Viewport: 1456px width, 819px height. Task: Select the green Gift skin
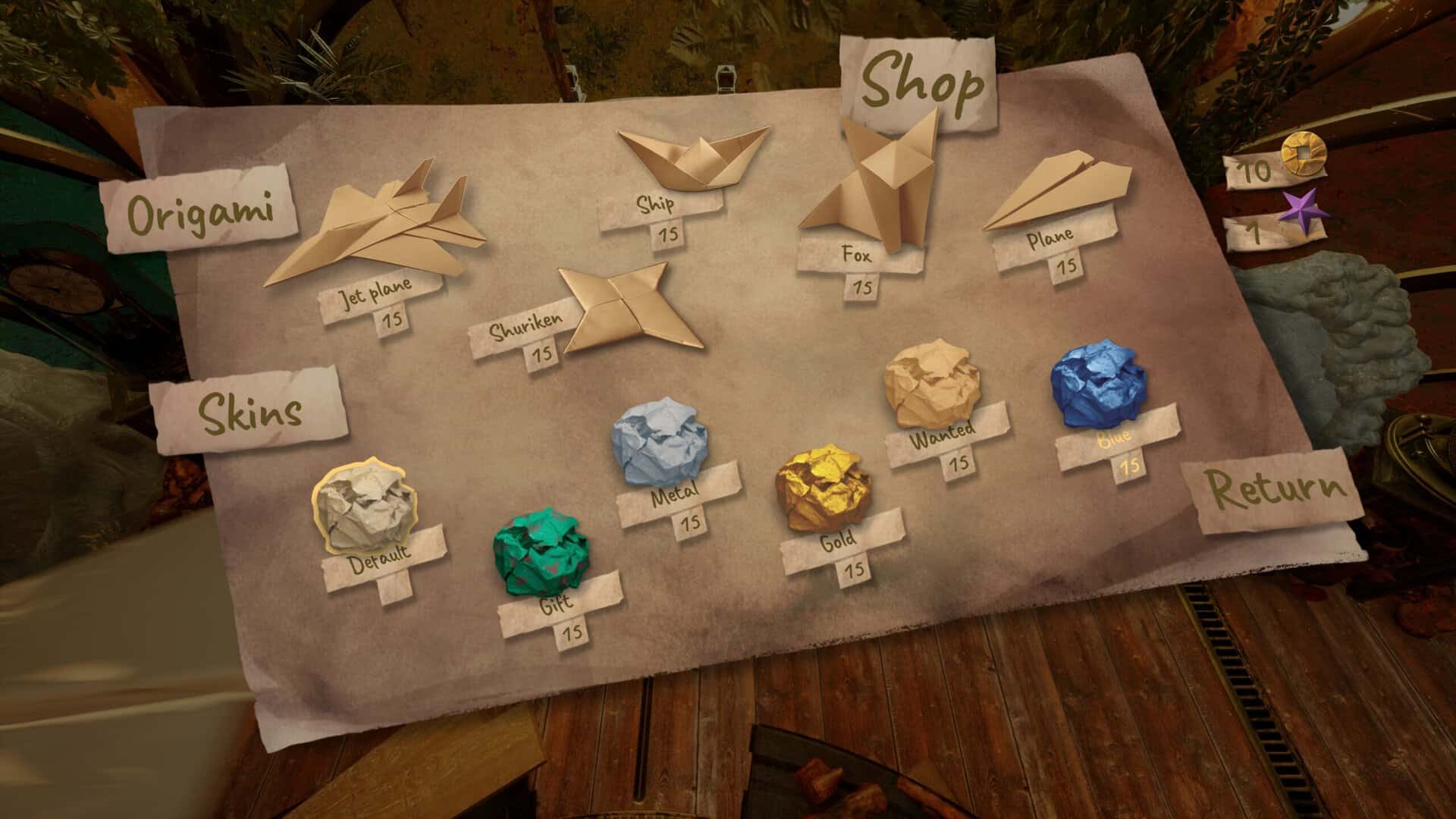539,553
